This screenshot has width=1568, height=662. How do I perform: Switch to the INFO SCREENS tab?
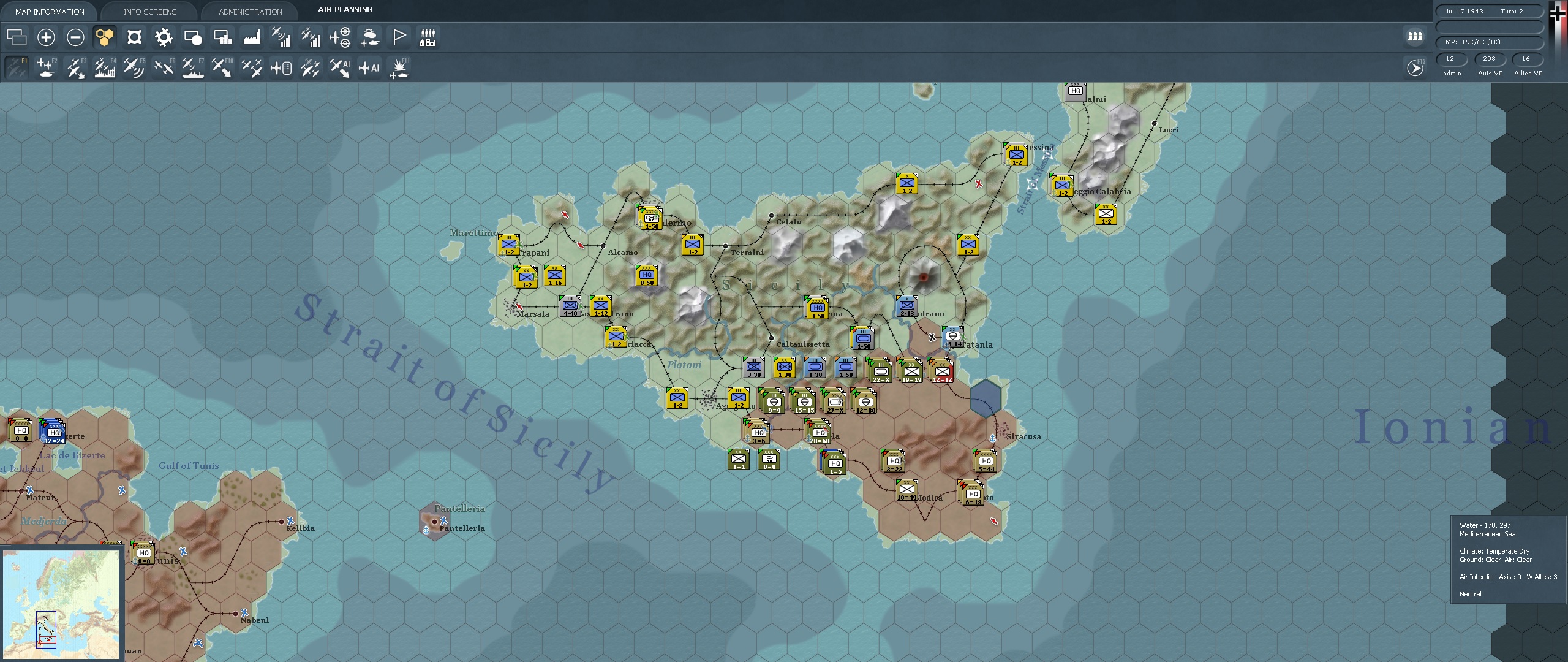coord(149,11)
